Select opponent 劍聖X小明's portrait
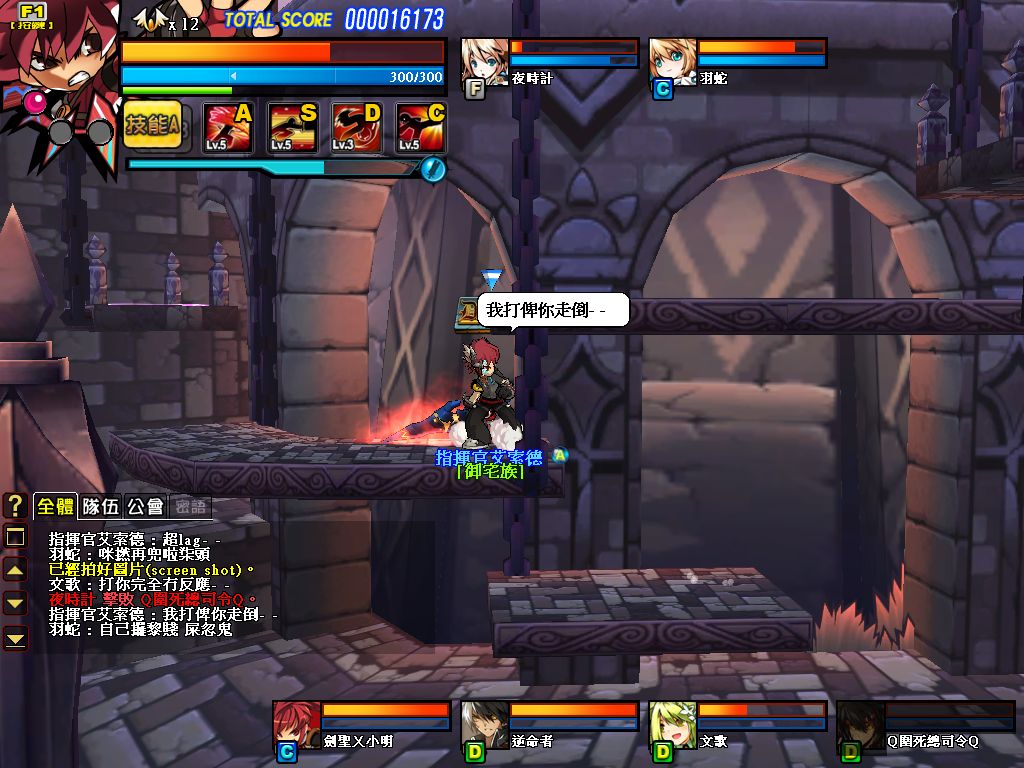The width and height of the screenshot is (1024, 768). tap(297, 724)
